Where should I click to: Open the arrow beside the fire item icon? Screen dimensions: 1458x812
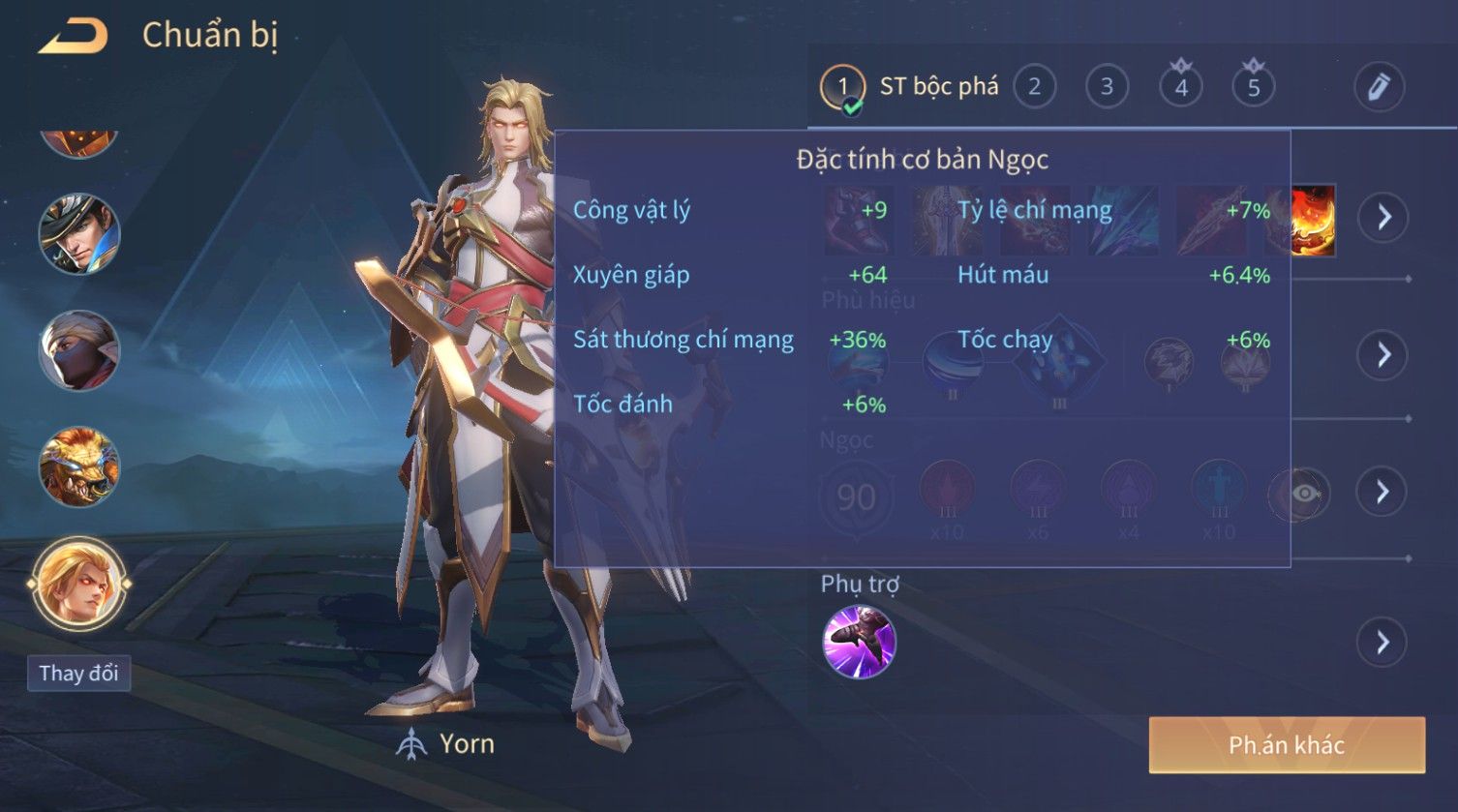click(1382, 217)
